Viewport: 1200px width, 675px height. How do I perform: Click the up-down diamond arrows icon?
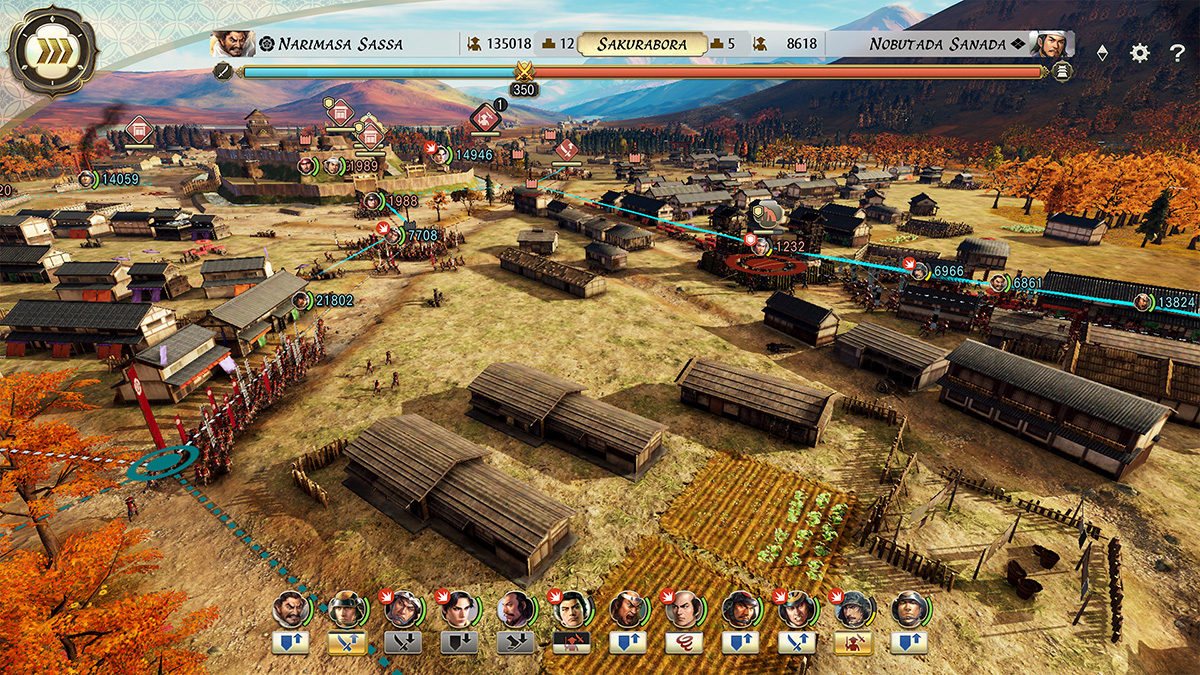pyautogui.click(x=1102, y=53)
